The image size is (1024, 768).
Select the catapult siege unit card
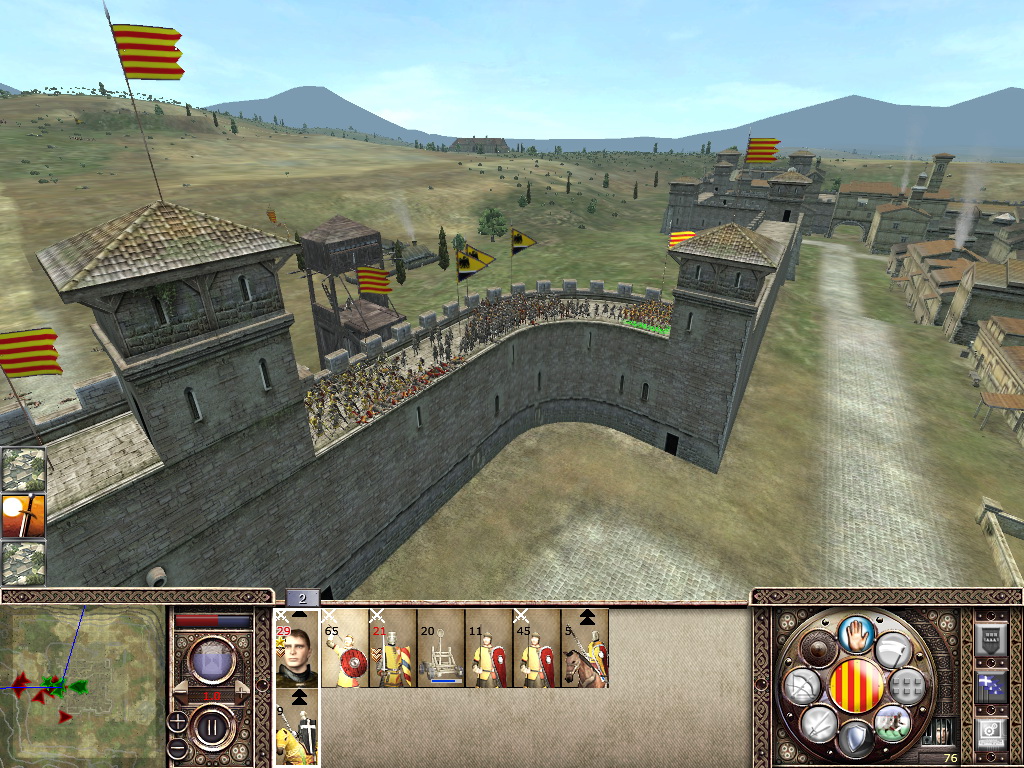click(441, 648)
